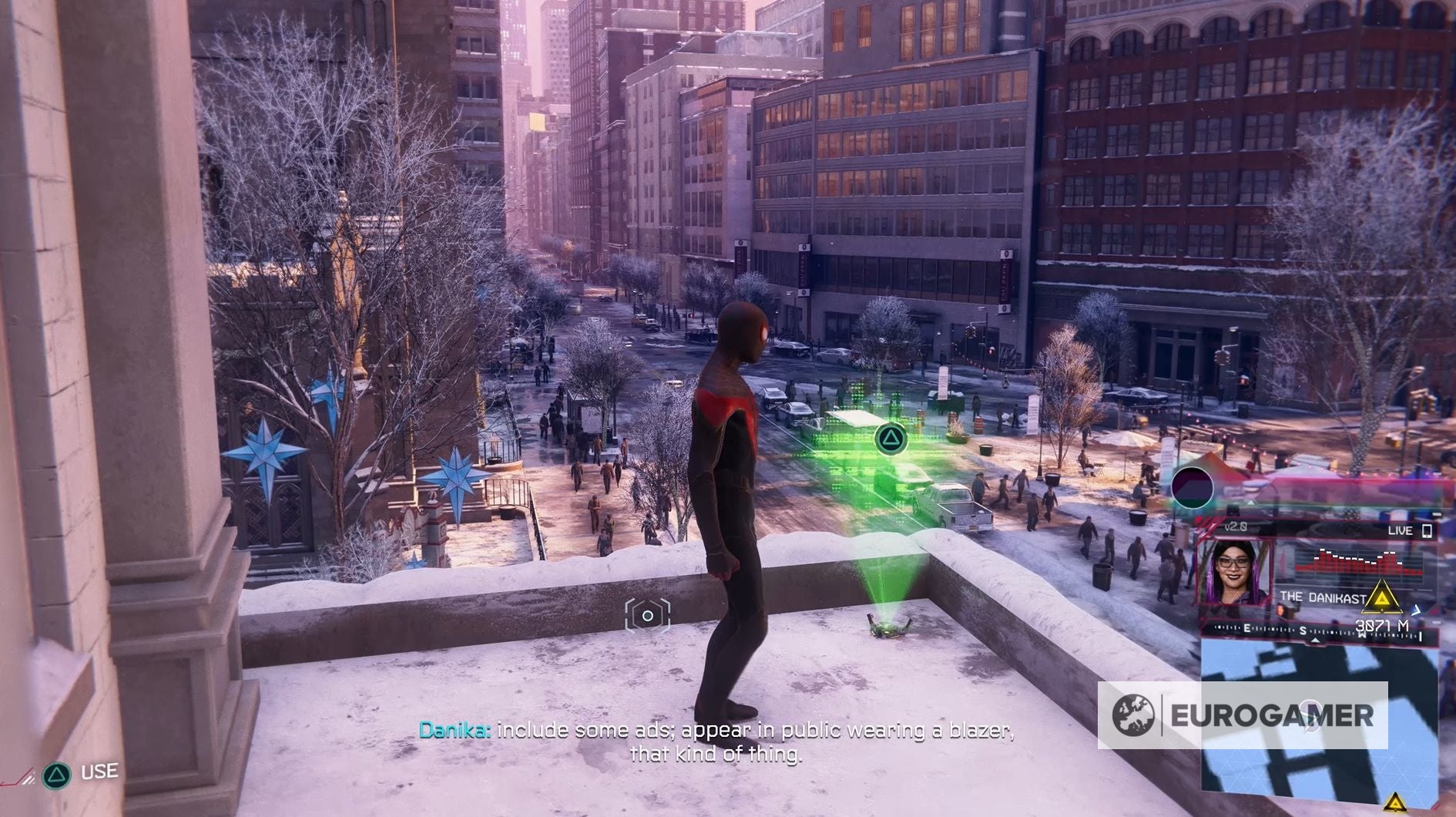Toggle the LIVE broadcast indicator
1456x817 pixels.
[x=1401, y=530]
